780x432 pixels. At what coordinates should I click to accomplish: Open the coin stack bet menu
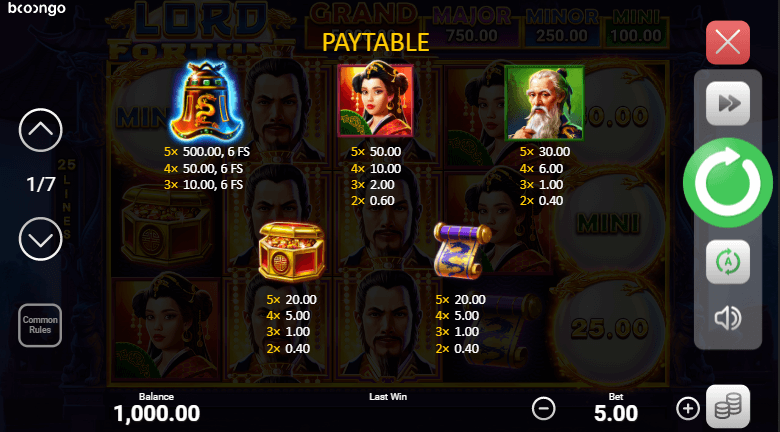(x=728, y=407)
